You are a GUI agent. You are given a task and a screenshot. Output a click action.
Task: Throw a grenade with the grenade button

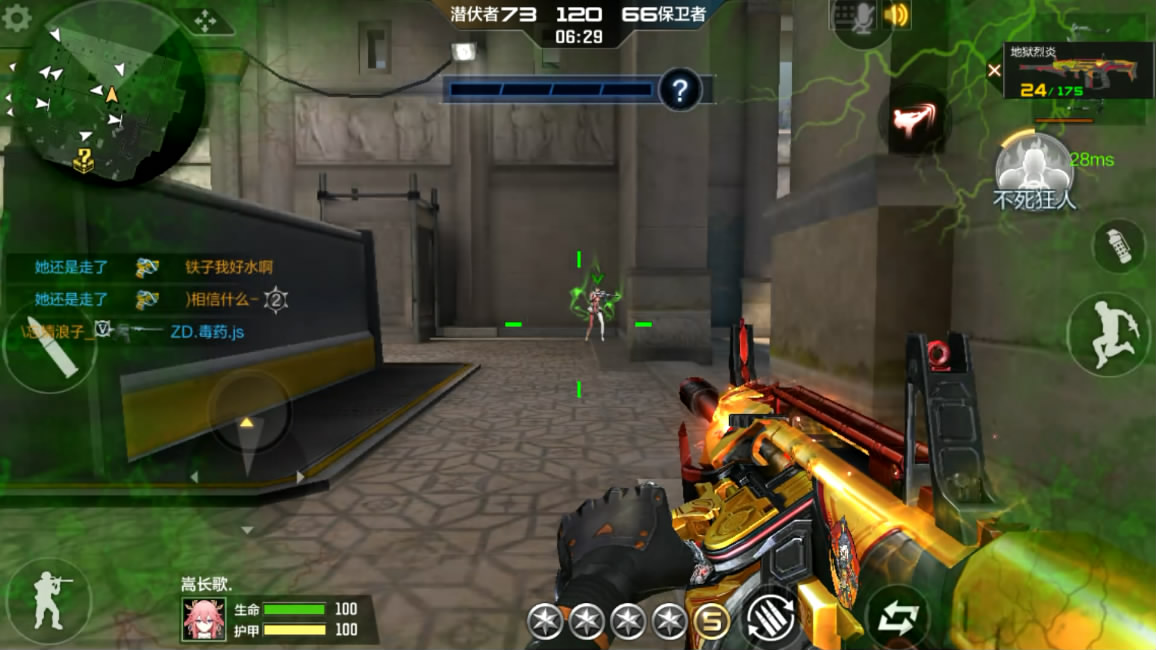click(x=1118, y=245)
